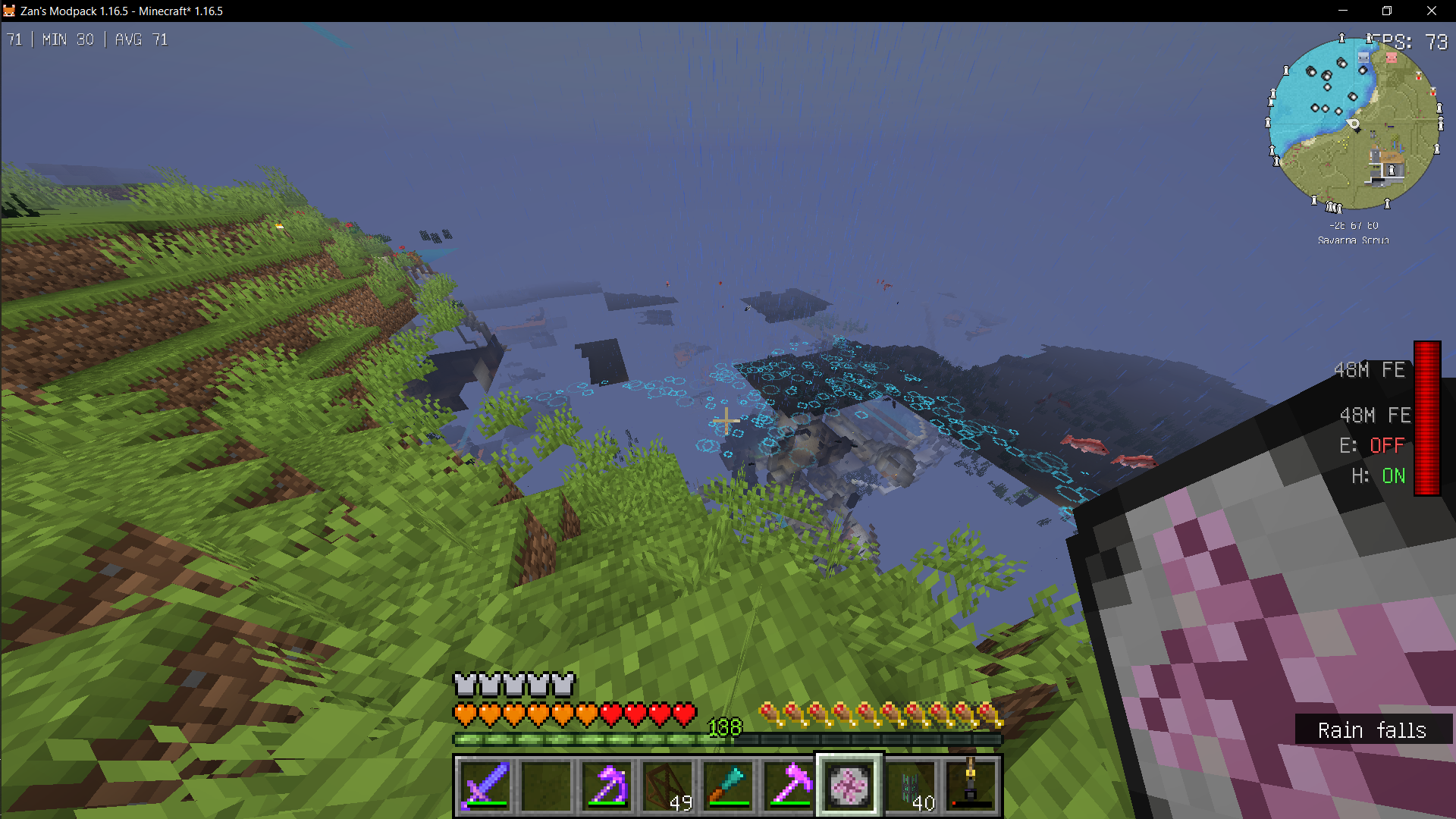1456x819 pixels.
Task: Click the fox icon in the title bar
Action: point(11,11)
